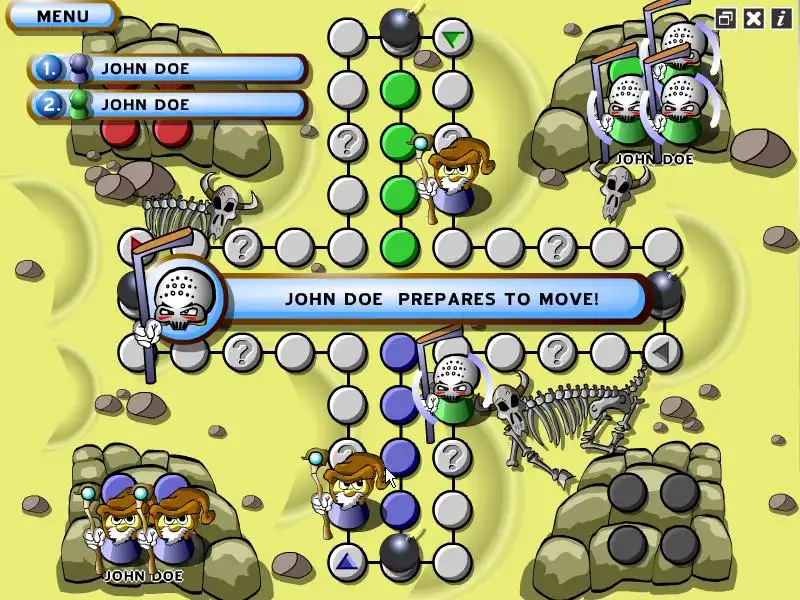
Task: Toggle windowed mode with the window icon
Action: (x=727, y=18)
